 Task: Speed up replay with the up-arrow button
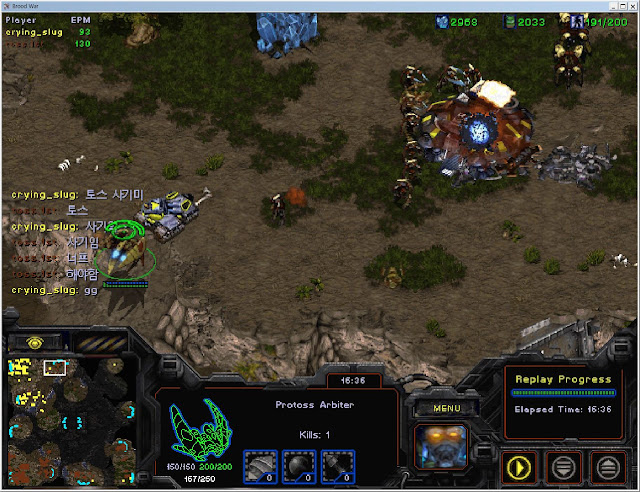pyautogui.click(x=607, y=465)
